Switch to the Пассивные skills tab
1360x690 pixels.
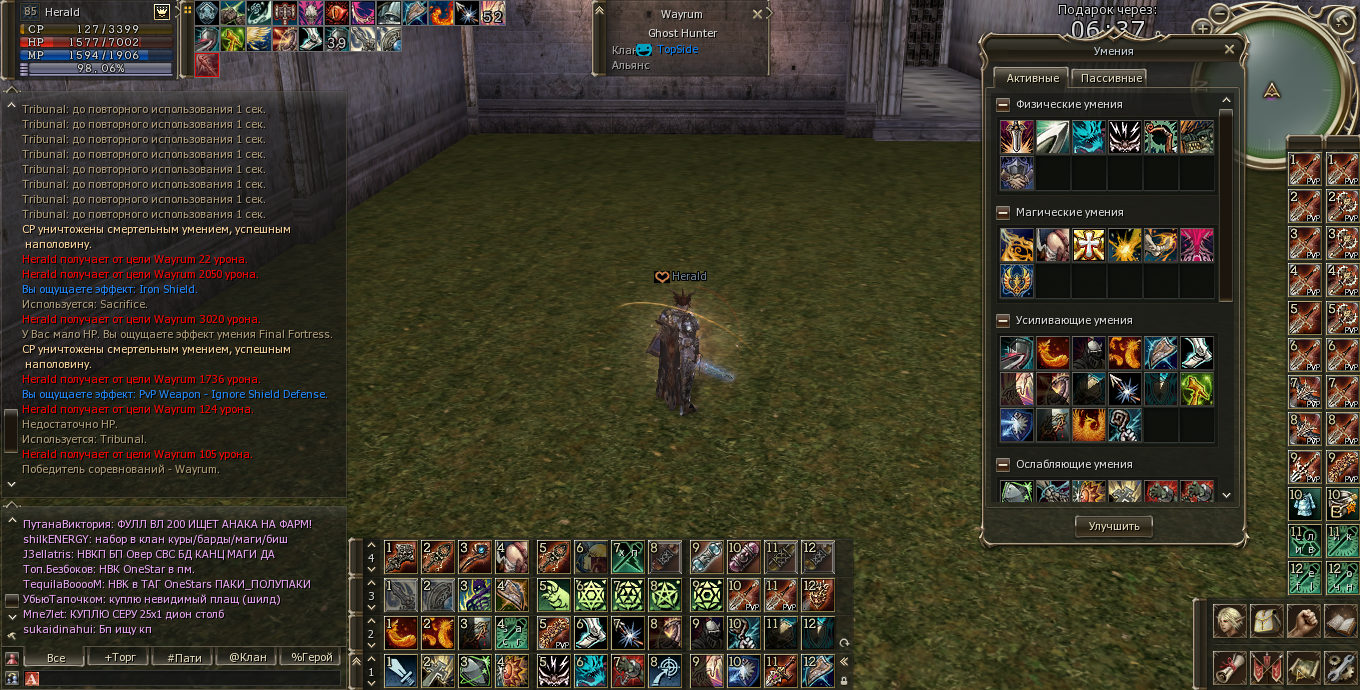[x=1108, y=78]
